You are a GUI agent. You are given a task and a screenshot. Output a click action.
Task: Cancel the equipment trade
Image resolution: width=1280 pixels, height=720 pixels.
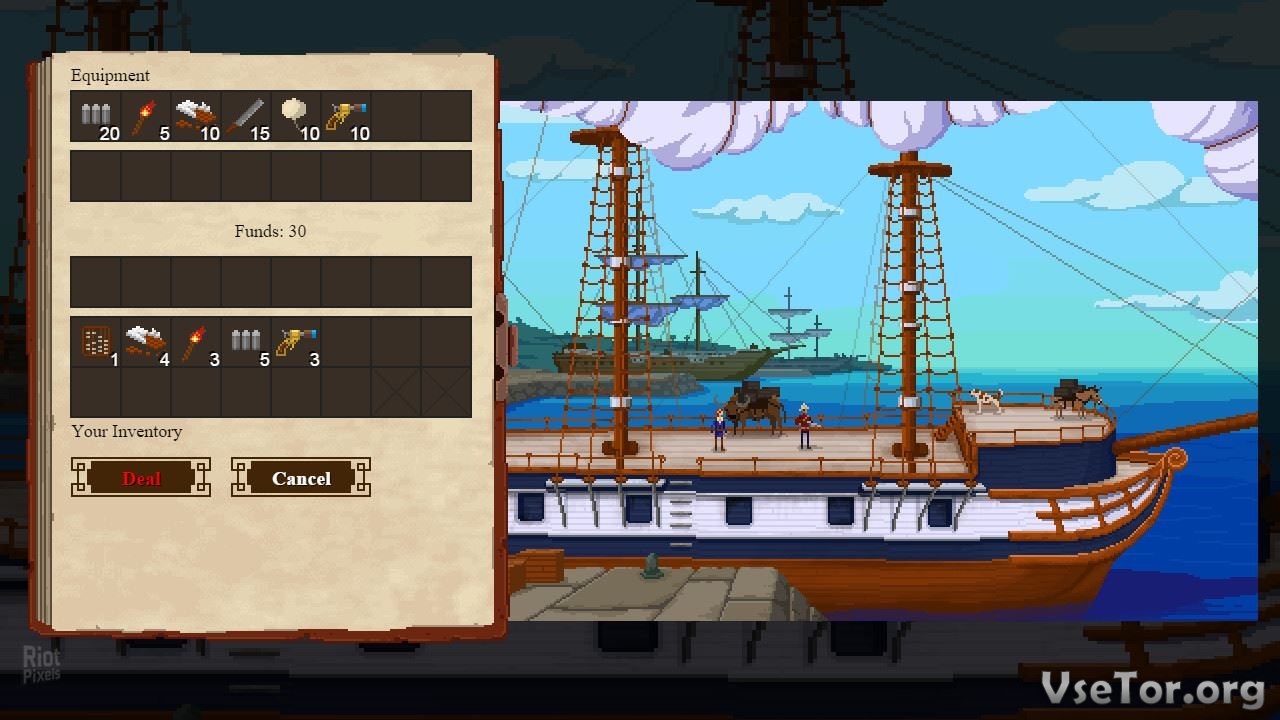tap(301, 478)
